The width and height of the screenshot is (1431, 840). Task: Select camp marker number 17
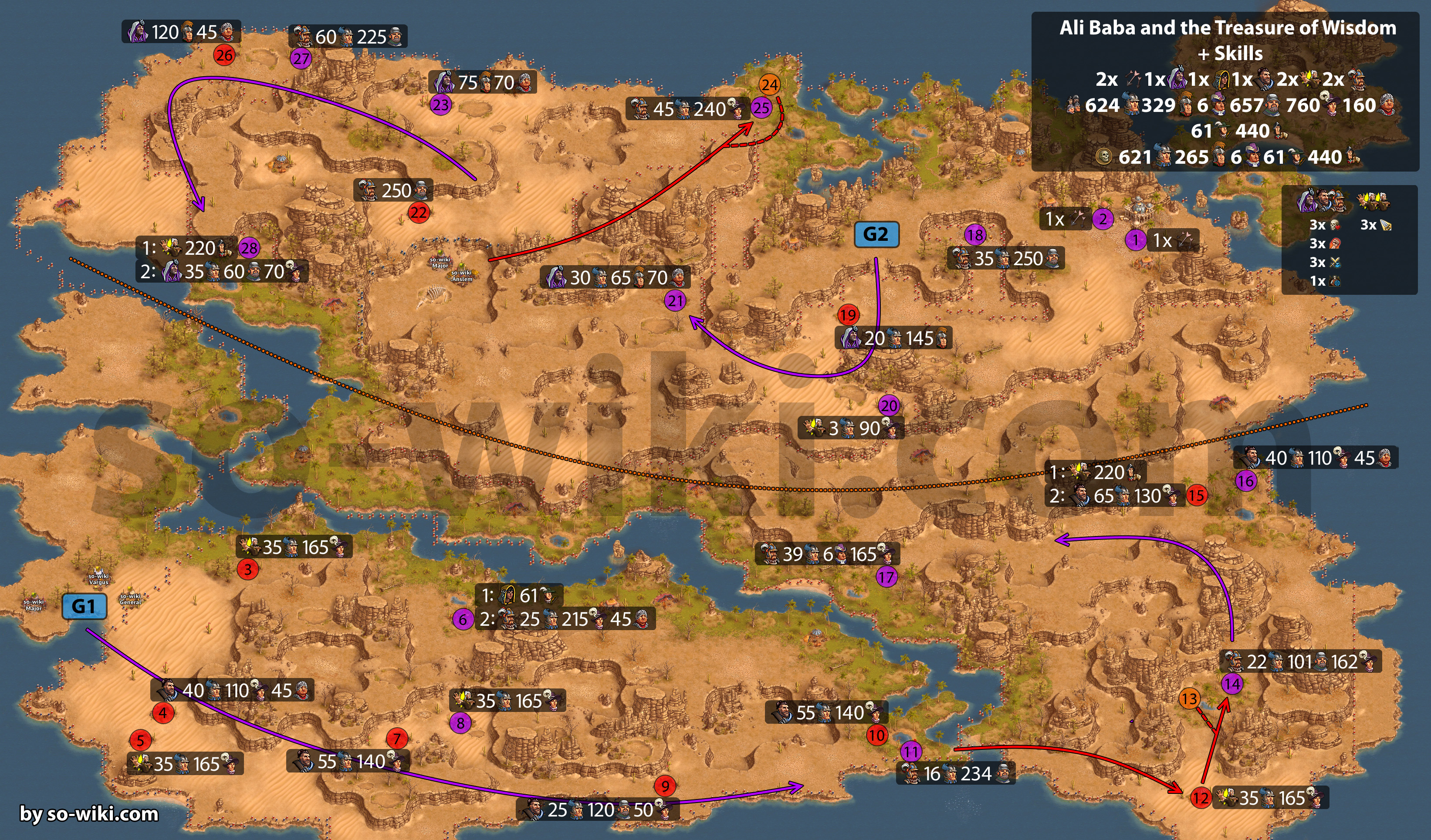click(886, 578)
